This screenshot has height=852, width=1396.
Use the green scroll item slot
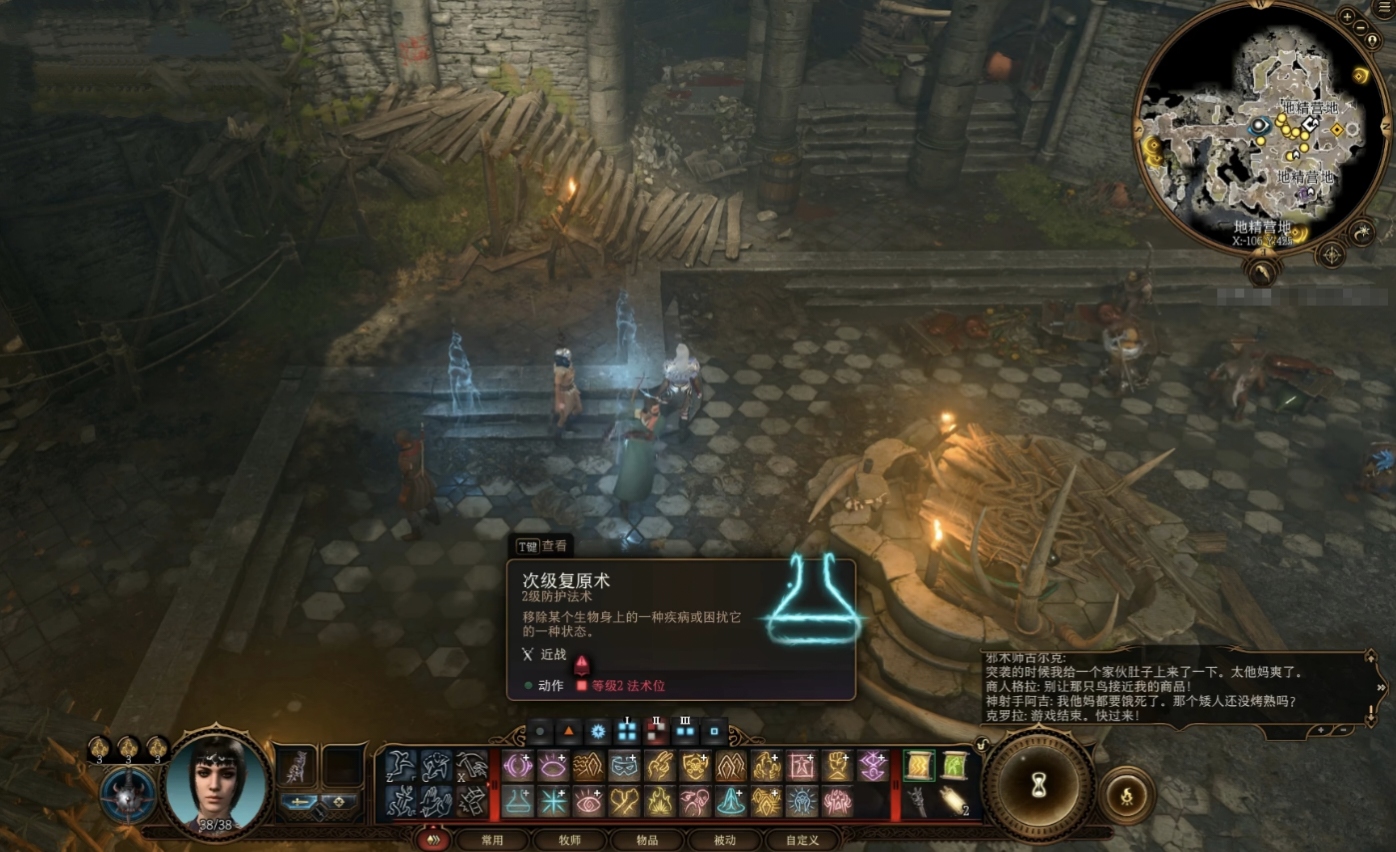click(919, 765)
